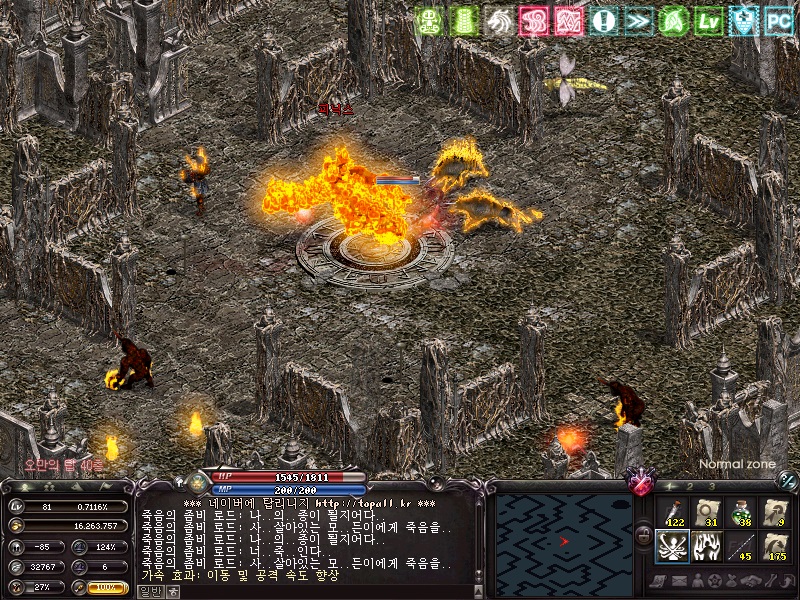This screenshot has width=800, height=600.
Task: Use the arrow scroll with count 9
Action: (x=775, y=513)
